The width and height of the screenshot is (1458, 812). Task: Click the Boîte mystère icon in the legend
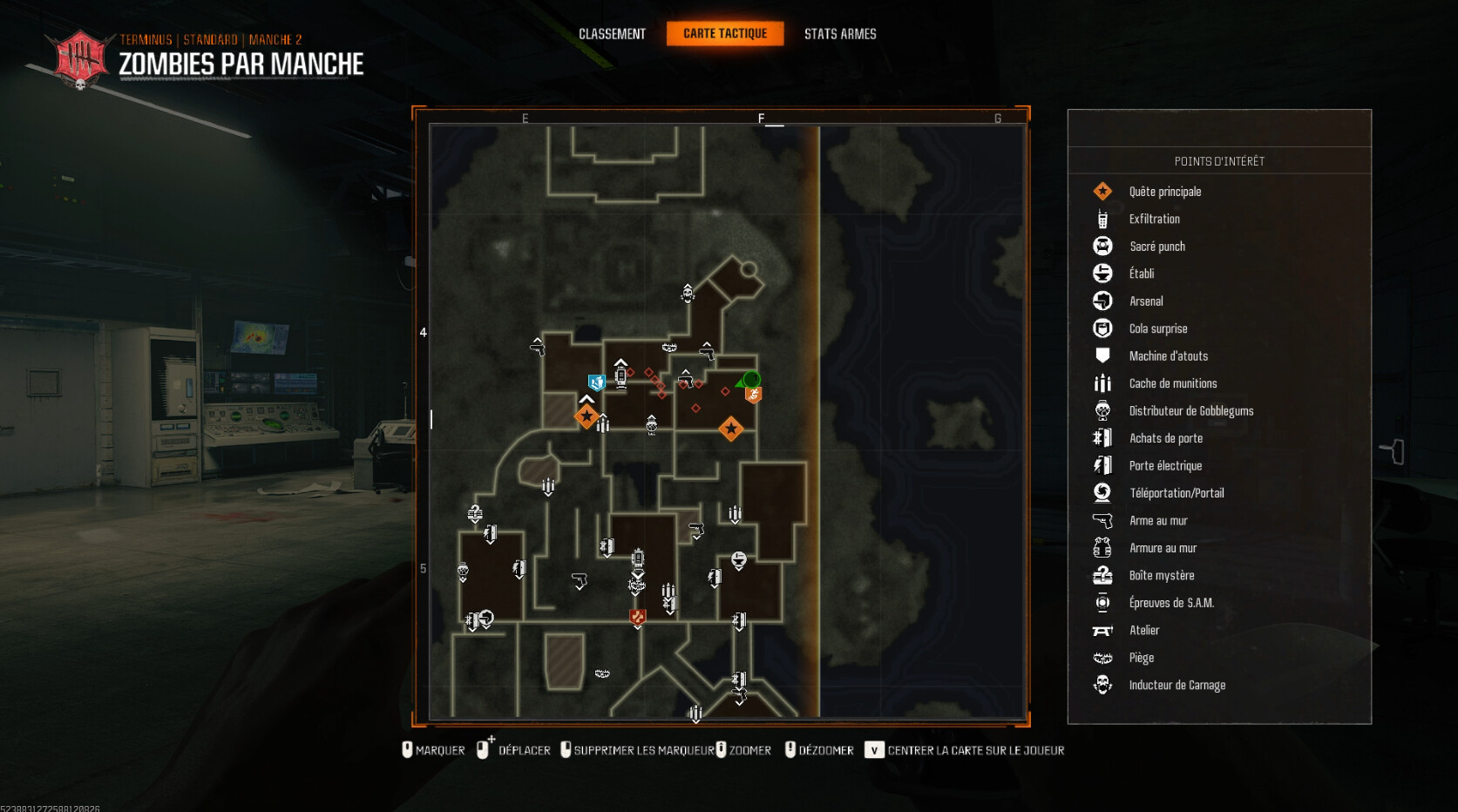click(x=1102, y=575)
